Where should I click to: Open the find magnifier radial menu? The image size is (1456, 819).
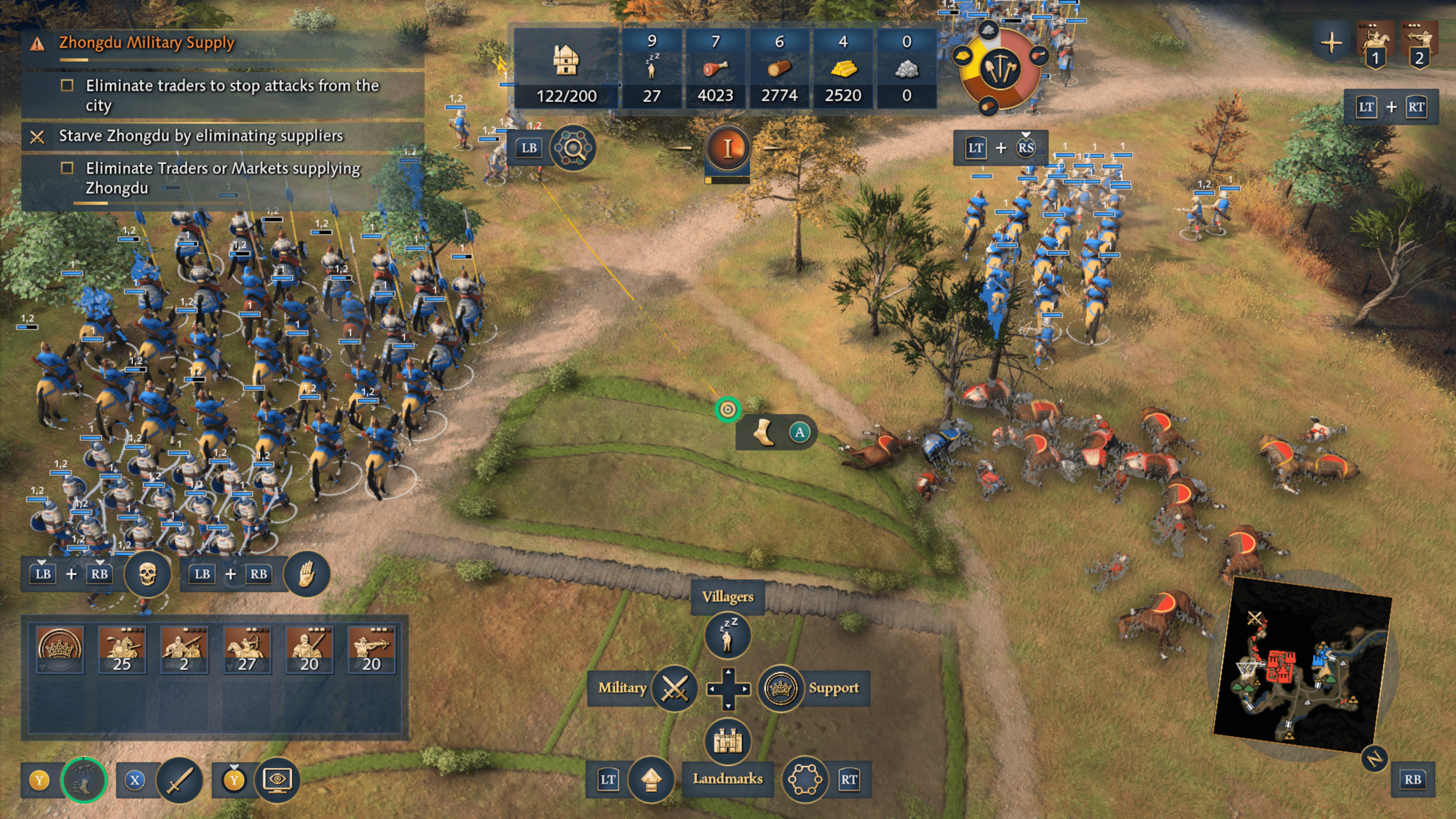click(x=572, y=148)
